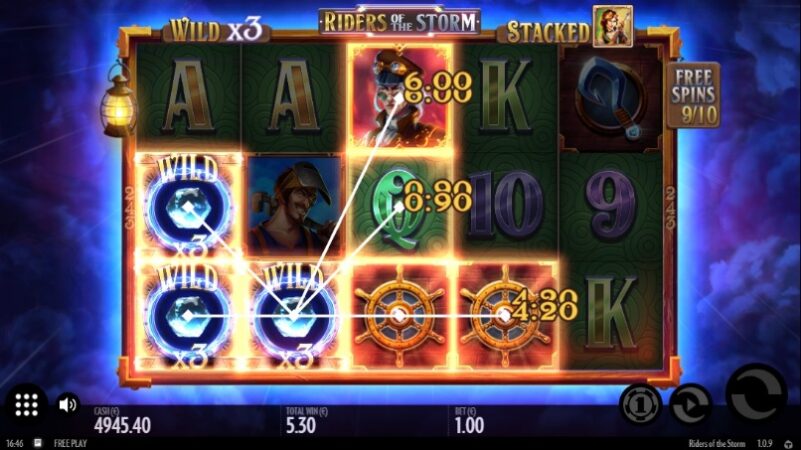This screenshot has width=801, height=450.
Task: Open the grid menu button
Action: 27,405
